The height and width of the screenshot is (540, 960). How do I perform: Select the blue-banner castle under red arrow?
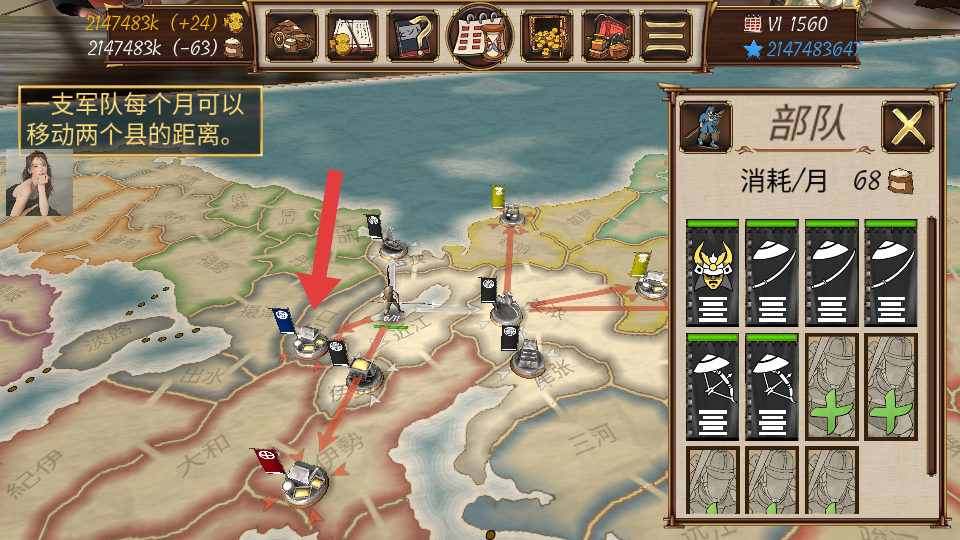click(307, 343)
